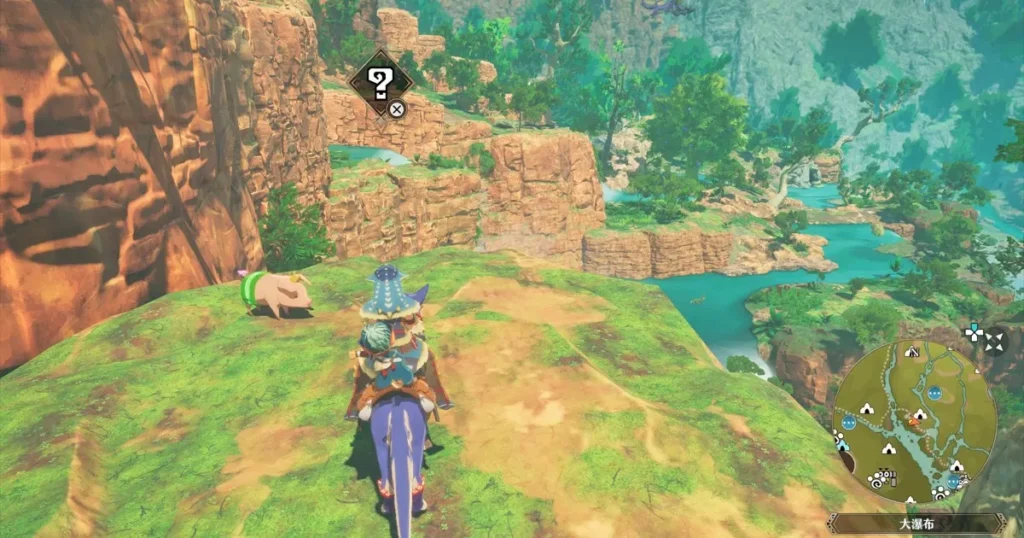
Task: Select the camp tent marker on minimap
Action: coord(867,408)
